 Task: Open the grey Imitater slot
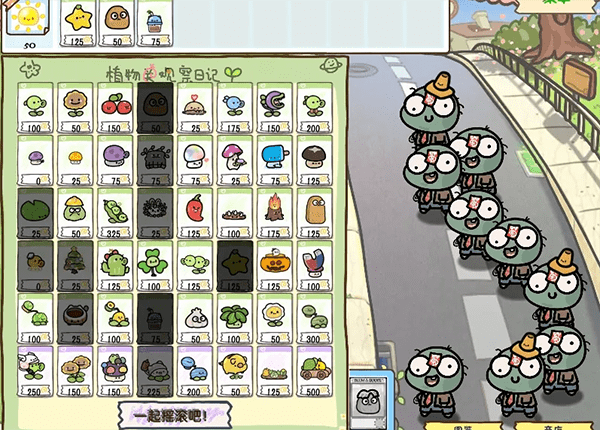coord(372,404)
